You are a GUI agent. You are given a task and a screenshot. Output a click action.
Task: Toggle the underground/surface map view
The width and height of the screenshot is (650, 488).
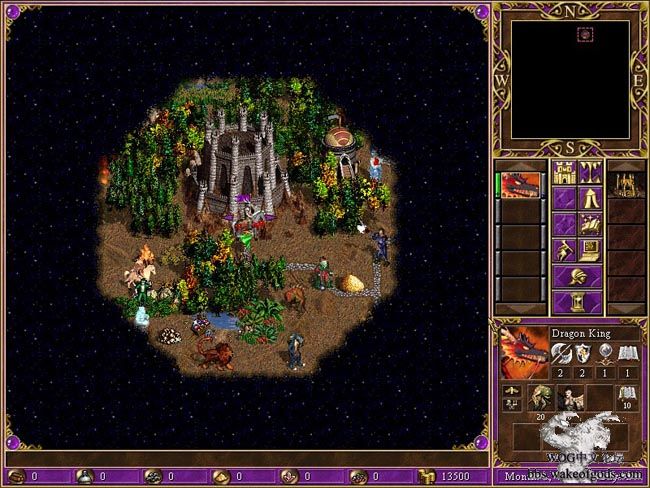tap(590, 171)
